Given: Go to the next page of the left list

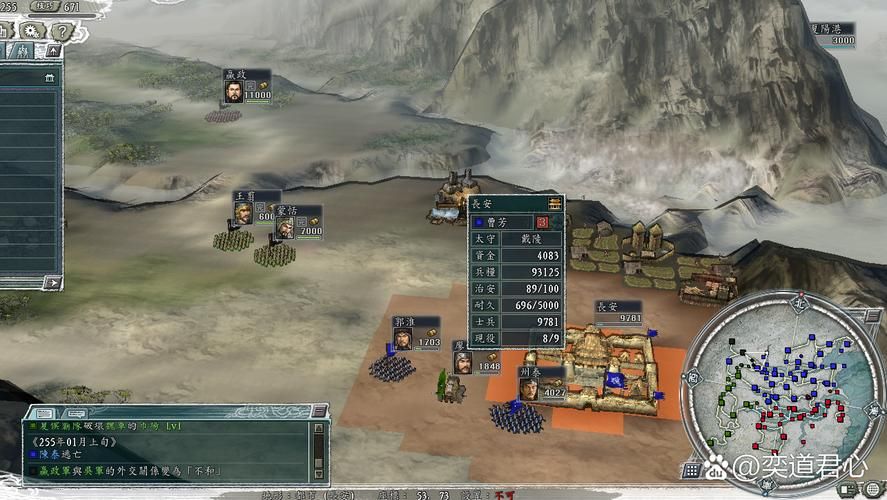Looking at the screenshot, I should pyautogui.click(x=53, y=283).
